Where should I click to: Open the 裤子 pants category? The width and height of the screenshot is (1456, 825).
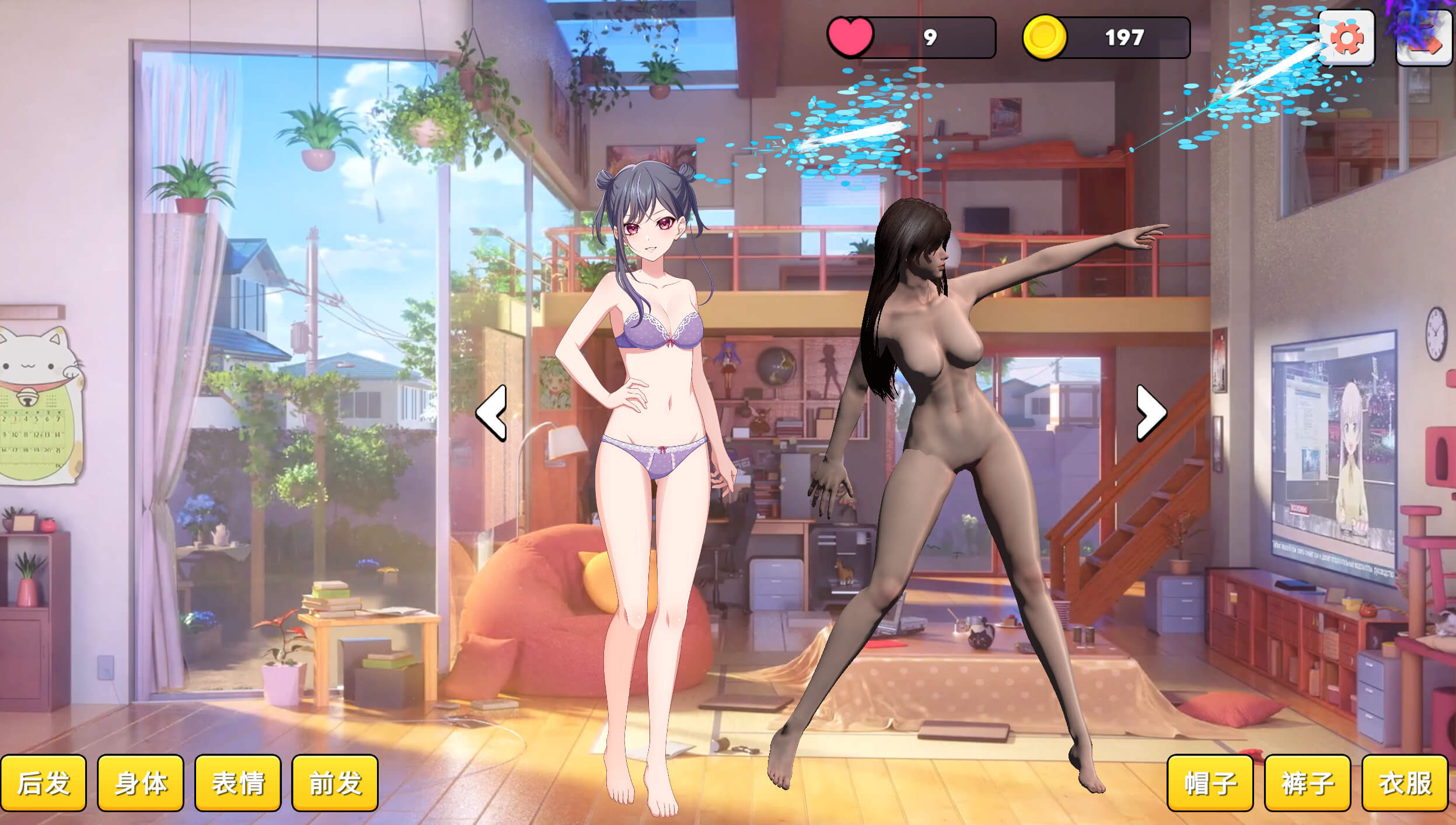(1307, 783)
